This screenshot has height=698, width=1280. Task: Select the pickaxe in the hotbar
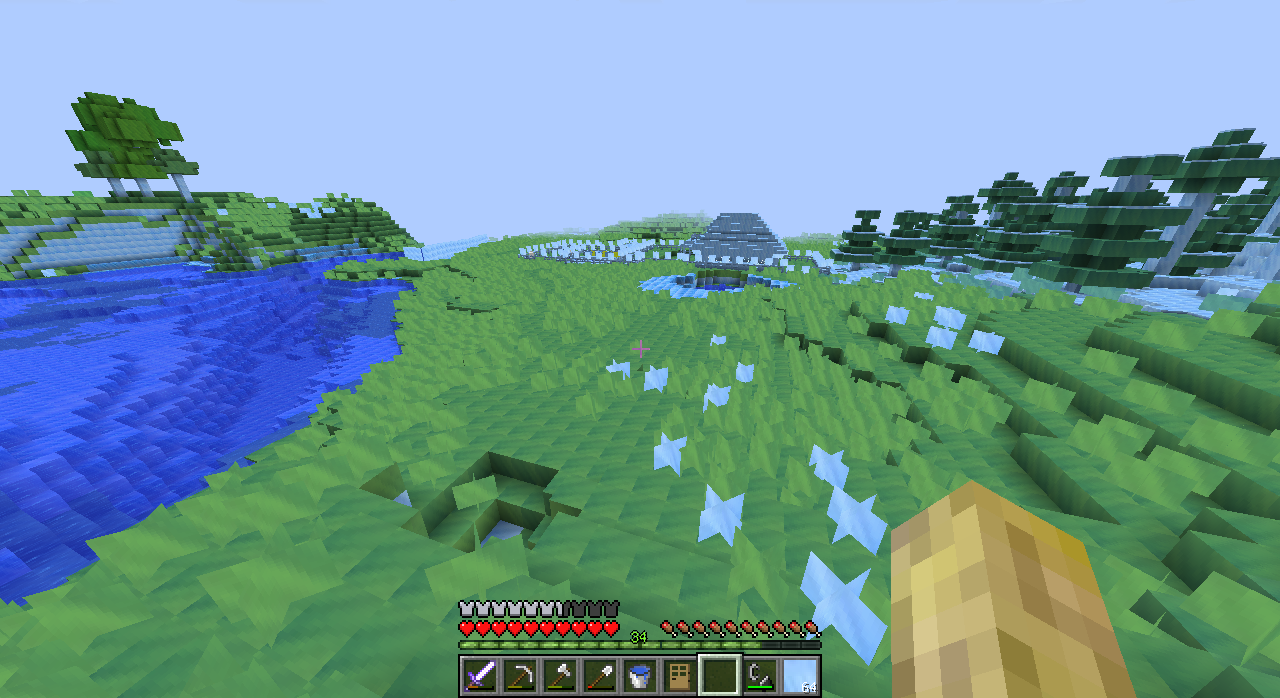tap(520, 675)
